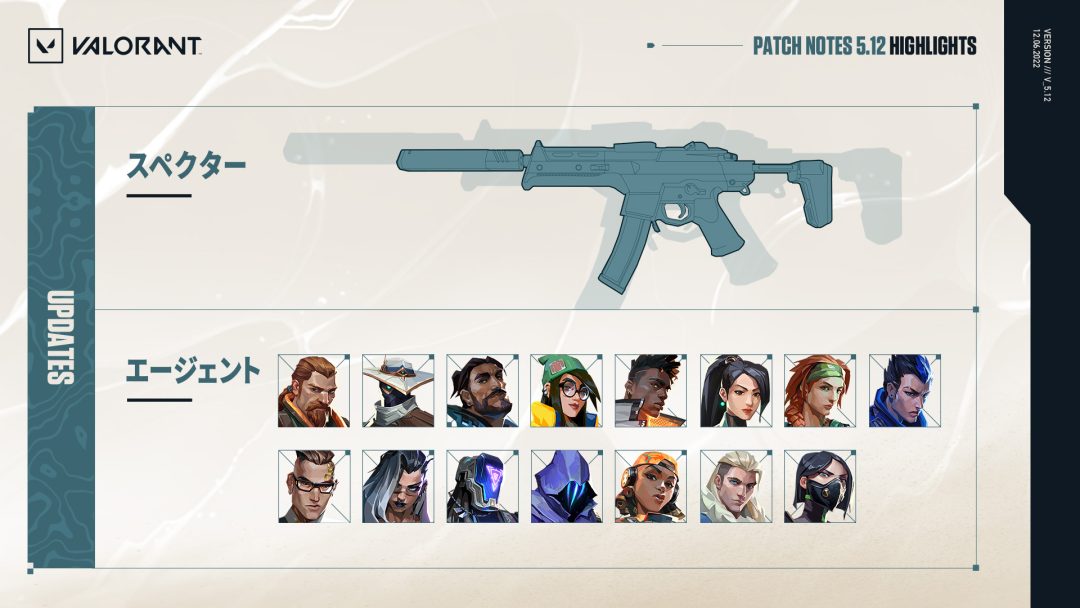The image size is (1080, 608).
Task: Select the hooded Omen portrait
Action: [566, 486]
